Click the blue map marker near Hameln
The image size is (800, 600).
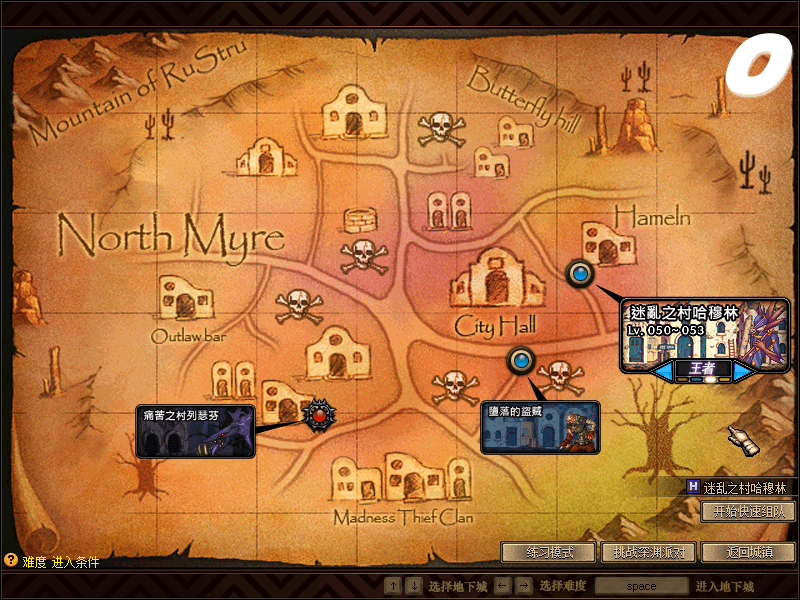tap(579, 272)
